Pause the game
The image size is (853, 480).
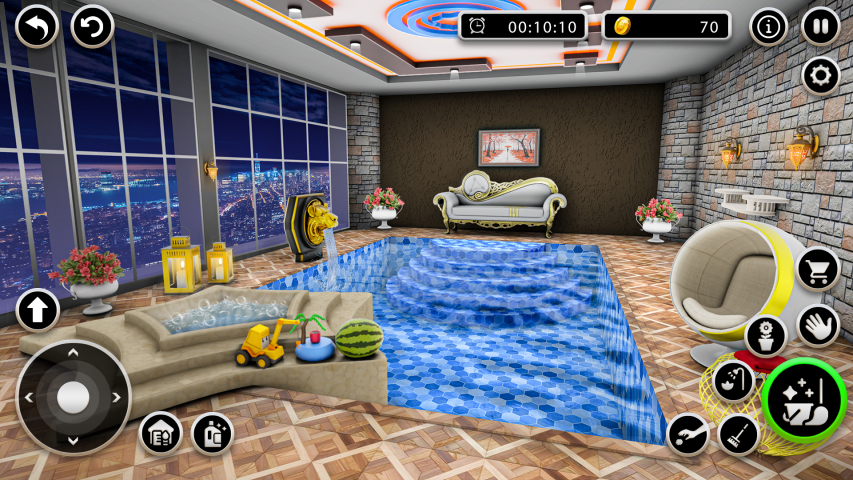820,27
